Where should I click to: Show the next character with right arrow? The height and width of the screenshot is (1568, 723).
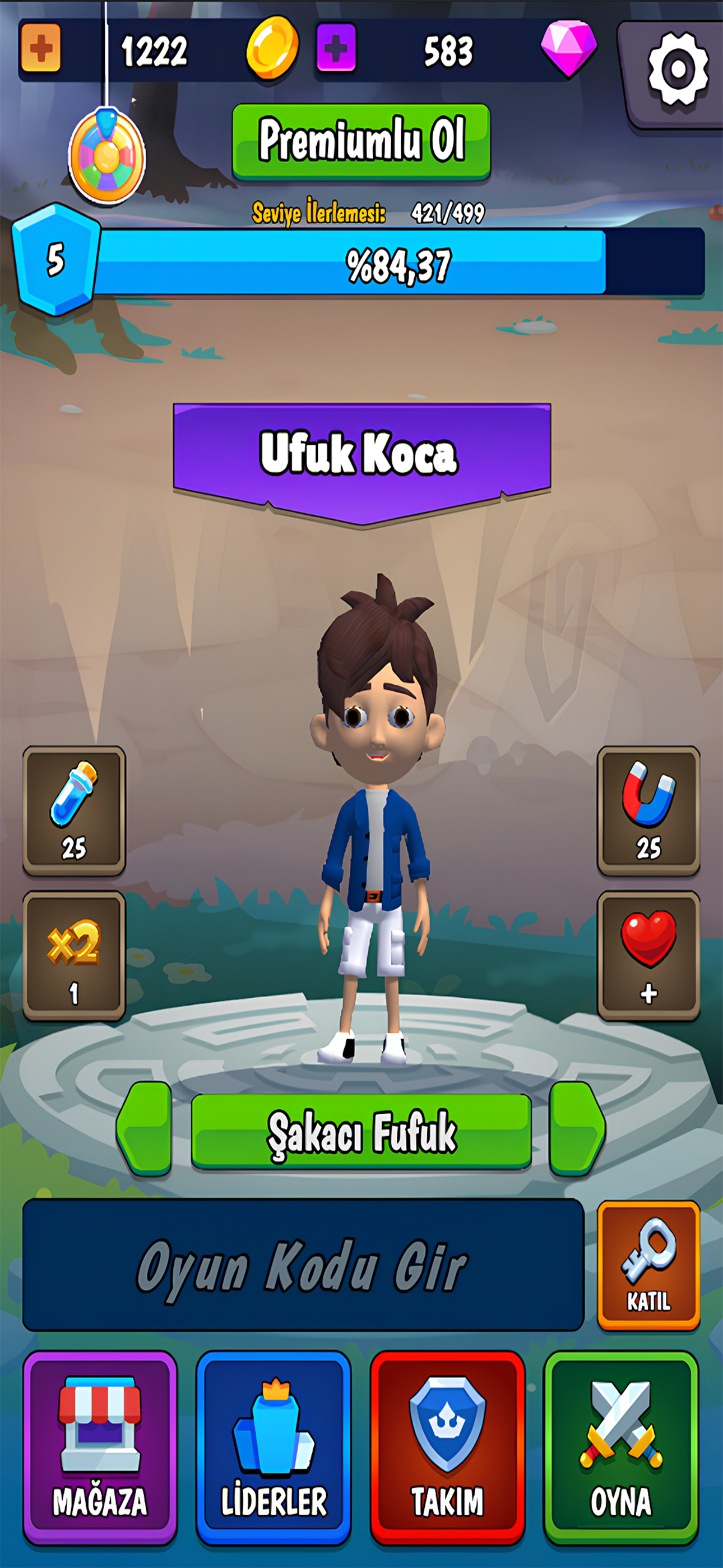click(576, 1128)
